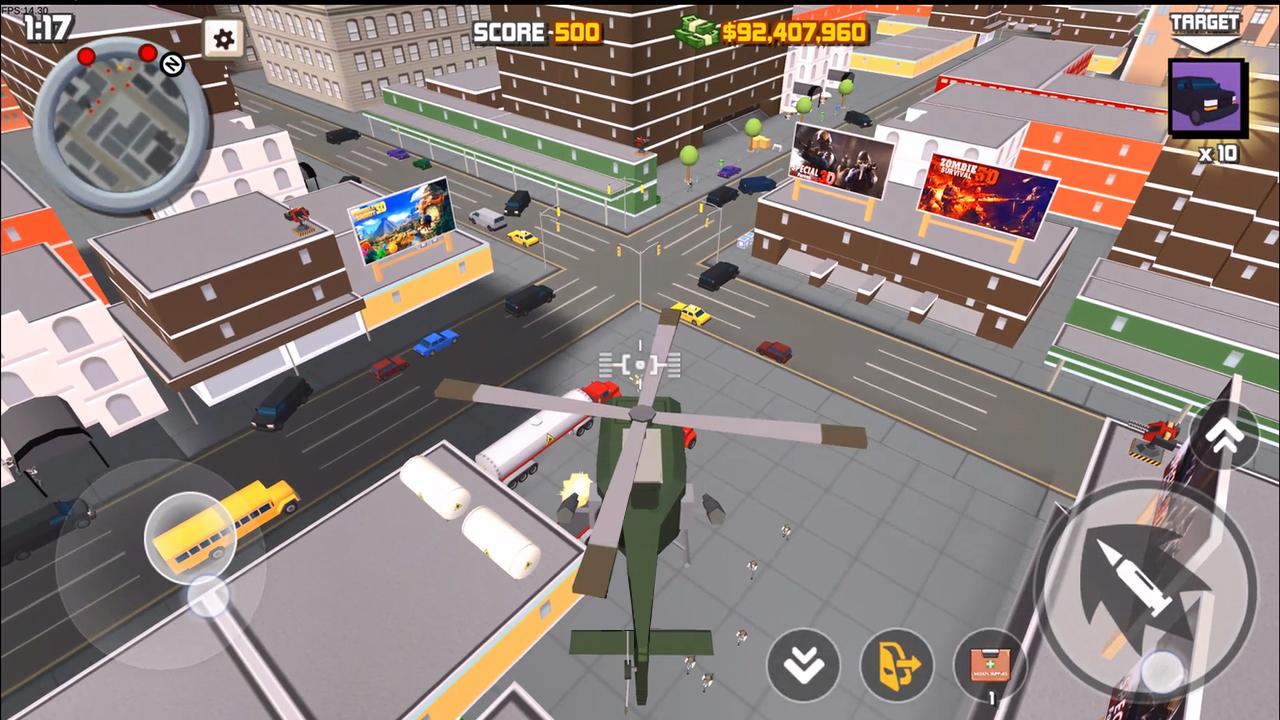The width and height of the screenshot is (1280, 720).
Task: Open the settings gear
Action: pyautogui.click(x=222, y=40)
